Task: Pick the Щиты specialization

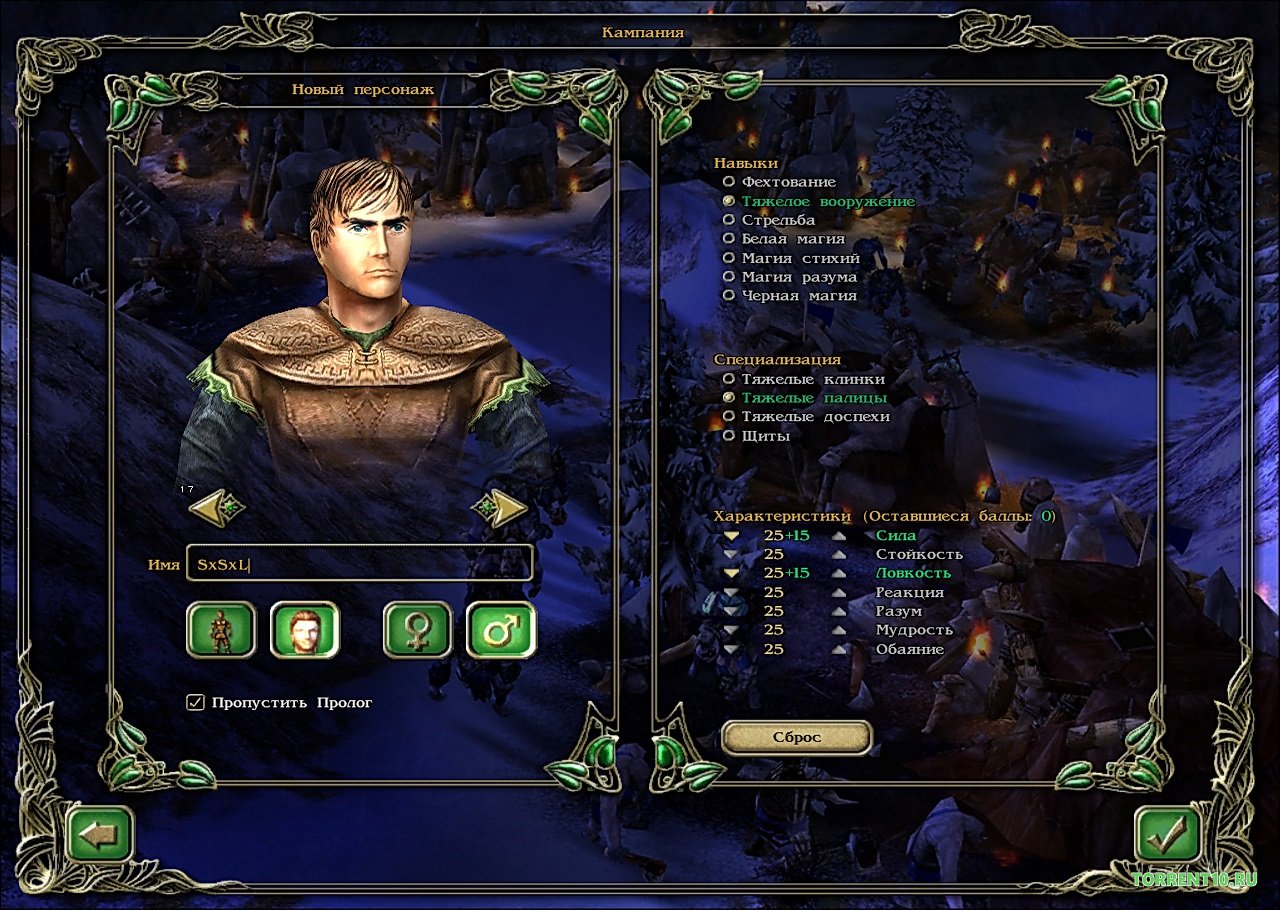Action: 729,435
